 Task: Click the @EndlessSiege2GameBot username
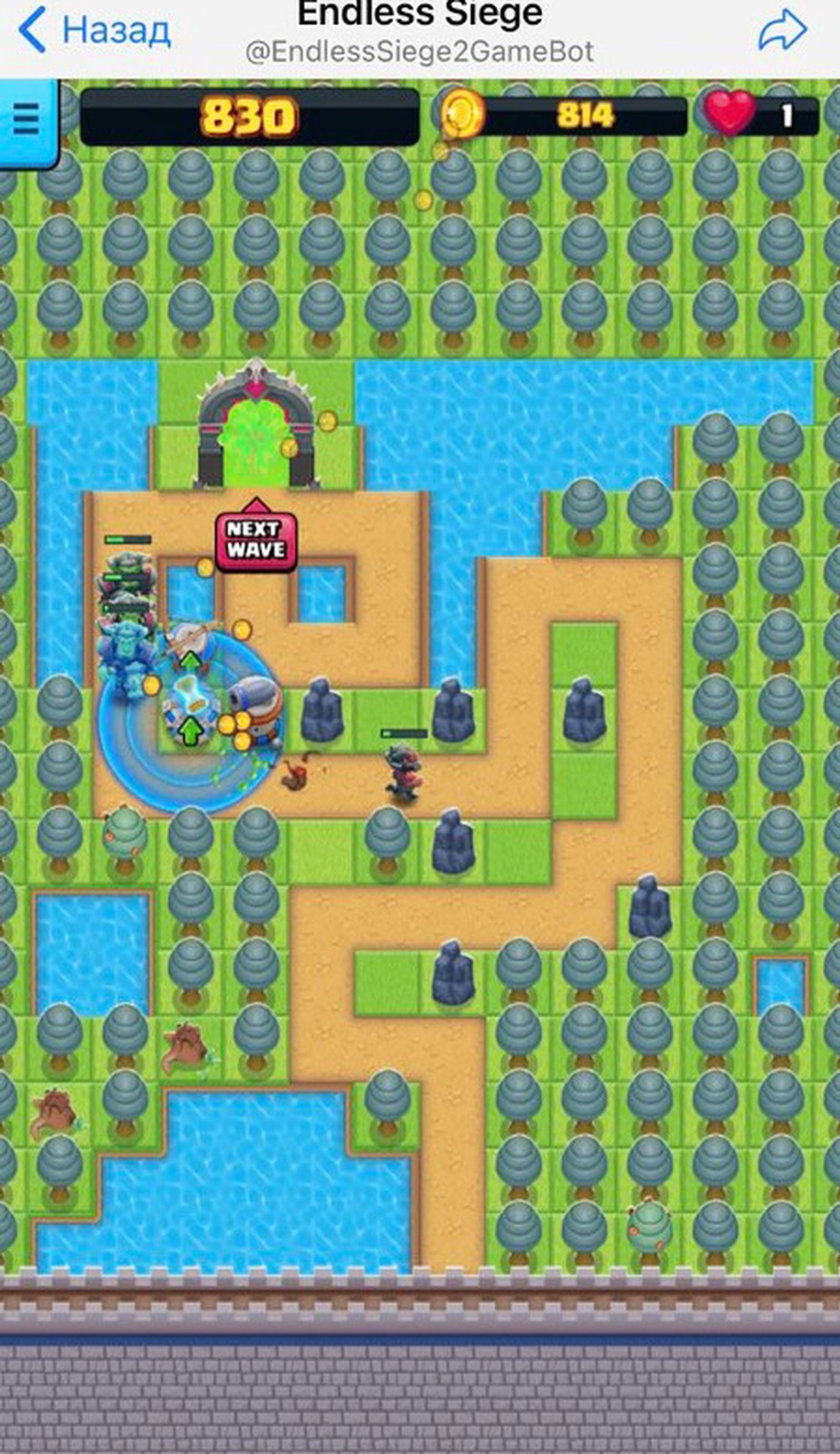pyautogui.click(x=419, y=51)
